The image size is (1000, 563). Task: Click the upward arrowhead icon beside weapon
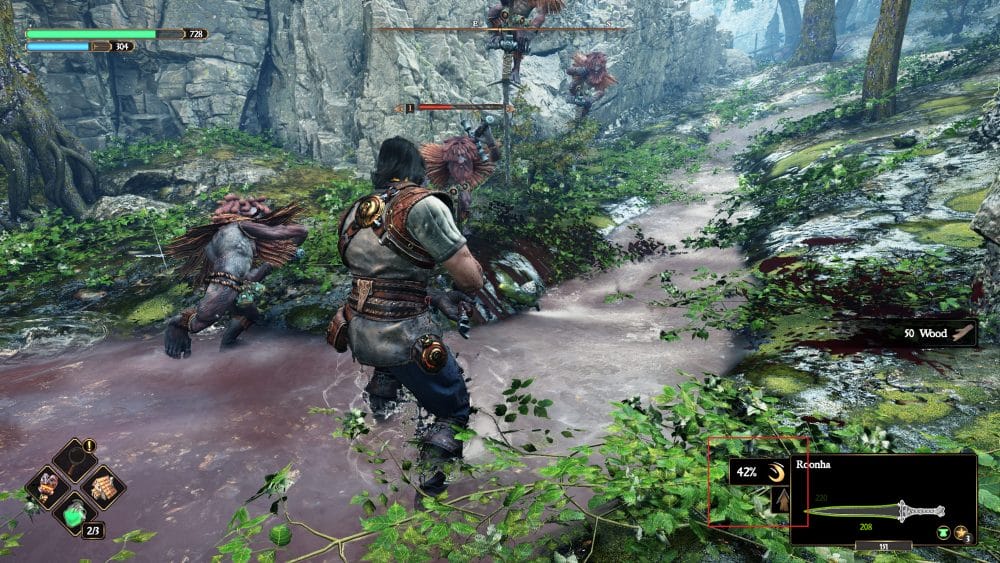pos(781,499)
